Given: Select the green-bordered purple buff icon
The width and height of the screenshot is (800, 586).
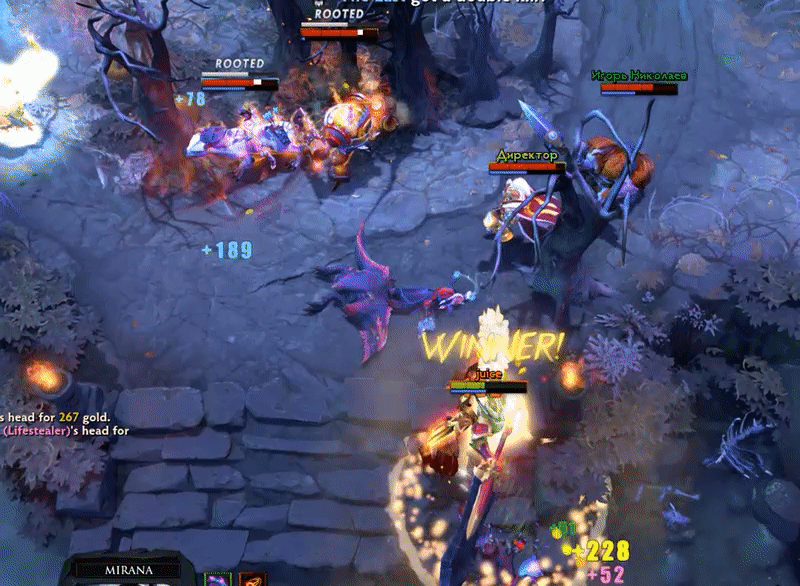Looking at the screenshot, I should pos(217,579).
